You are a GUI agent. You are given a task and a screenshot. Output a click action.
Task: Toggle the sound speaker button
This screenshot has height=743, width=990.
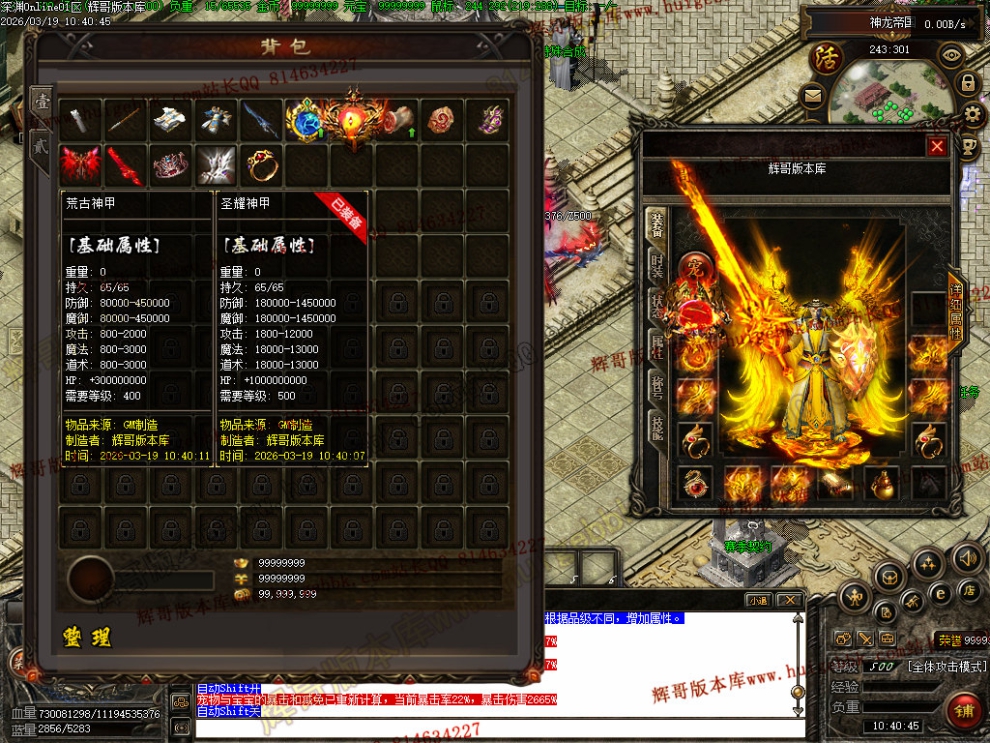click(967, 557)
